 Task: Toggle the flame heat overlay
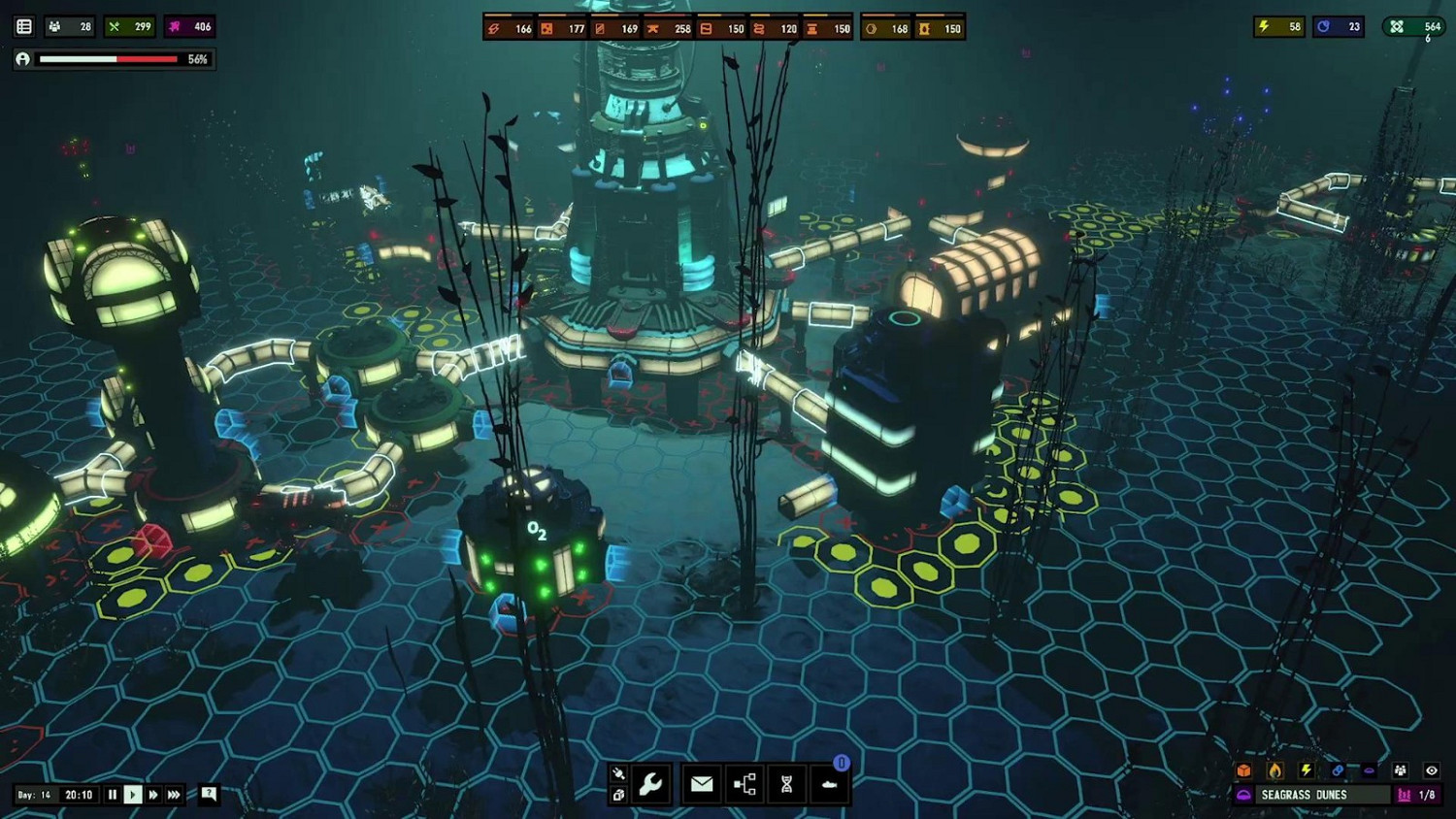coord(1274,770)
